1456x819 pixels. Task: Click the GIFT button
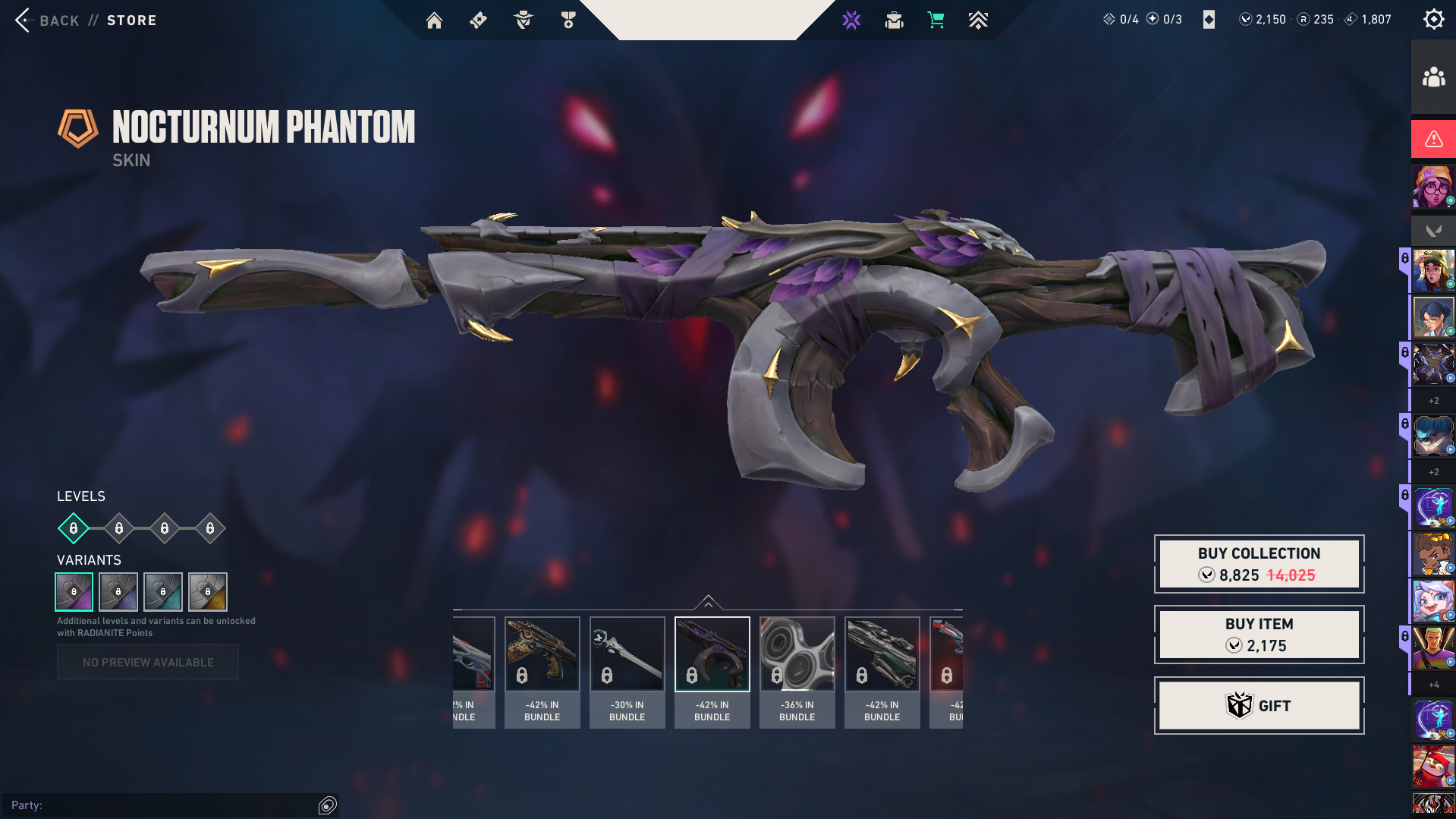point(1258,704)
